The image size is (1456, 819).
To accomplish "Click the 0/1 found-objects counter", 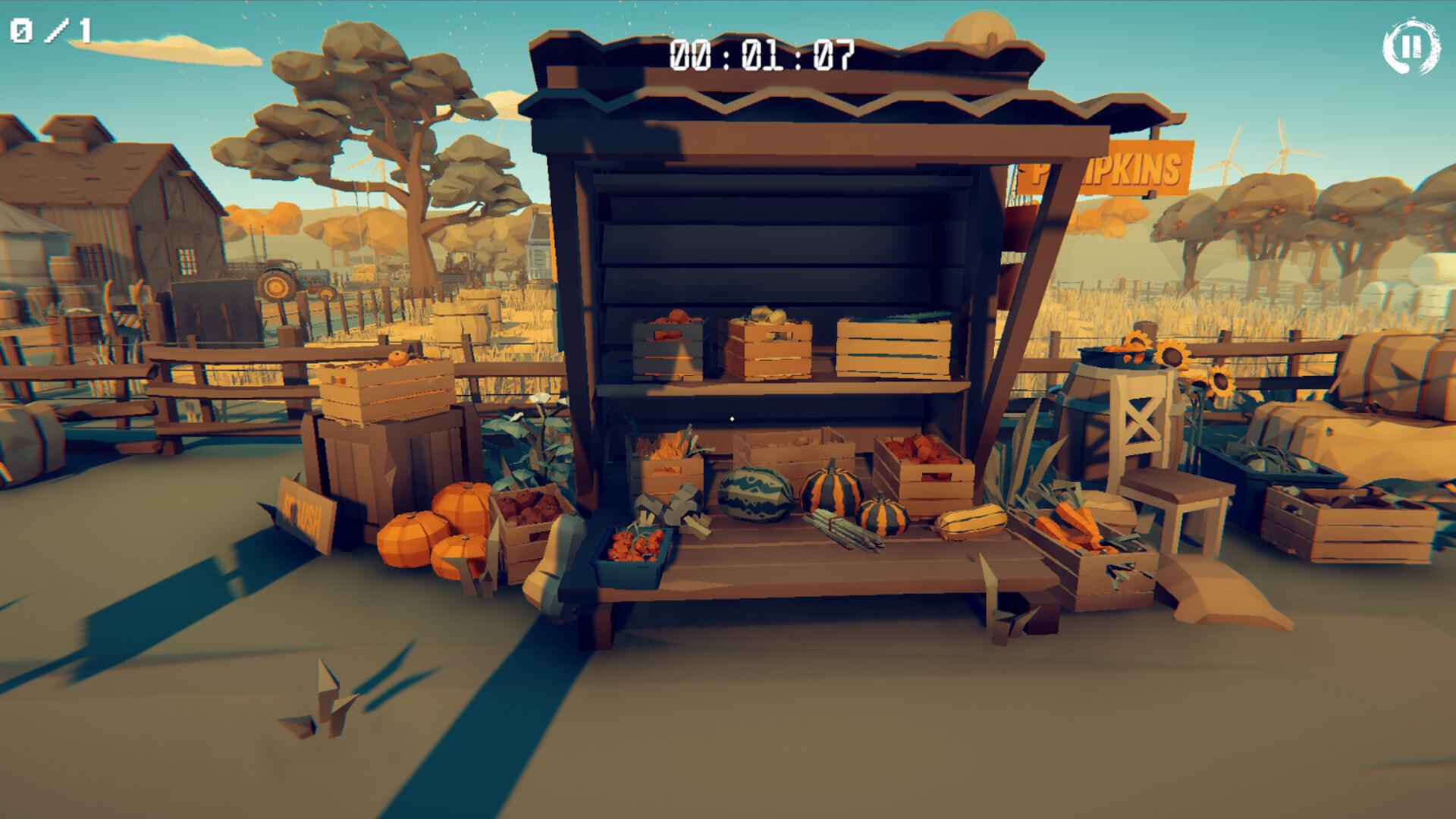I will [49, 30].
